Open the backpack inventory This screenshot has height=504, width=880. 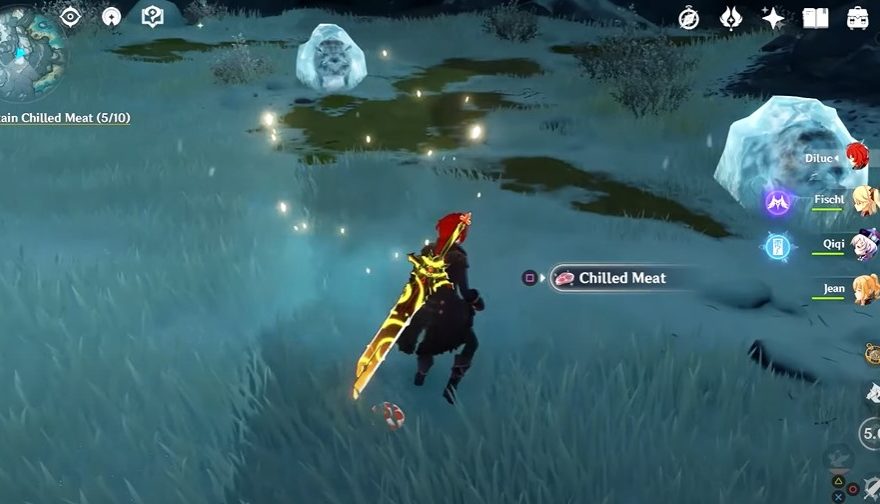(x=857, y=17)
